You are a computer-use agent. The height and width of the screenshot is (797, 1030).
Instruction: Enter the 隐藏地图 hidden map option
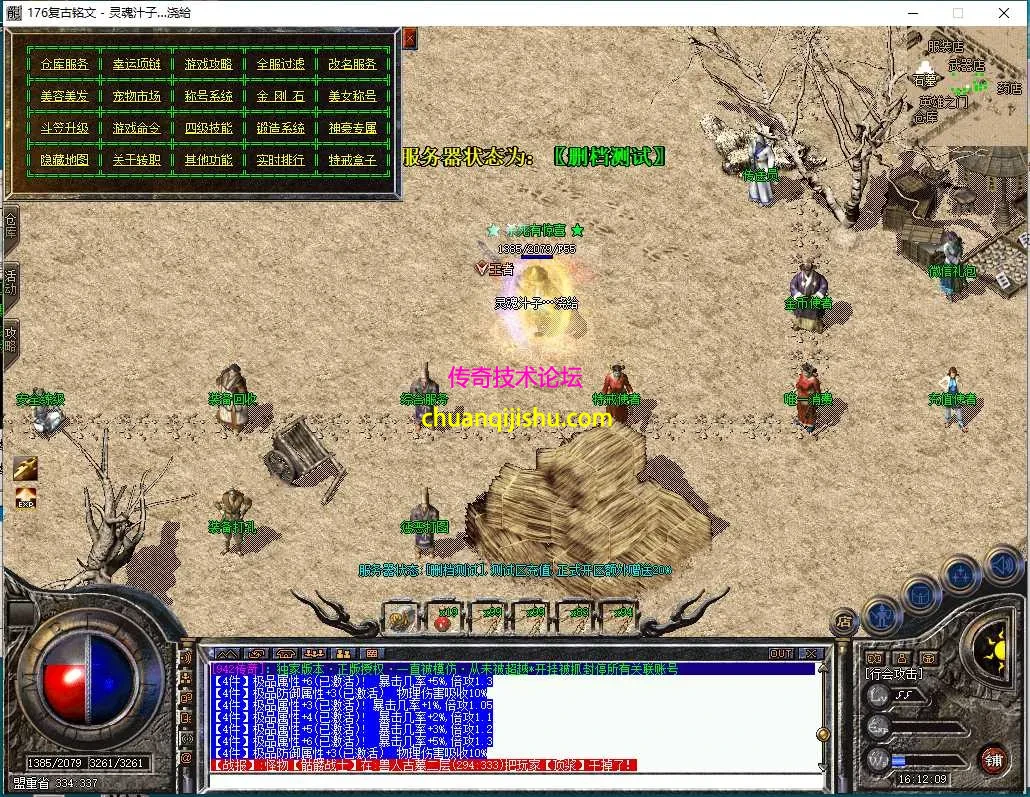click(x=64, y=160)
